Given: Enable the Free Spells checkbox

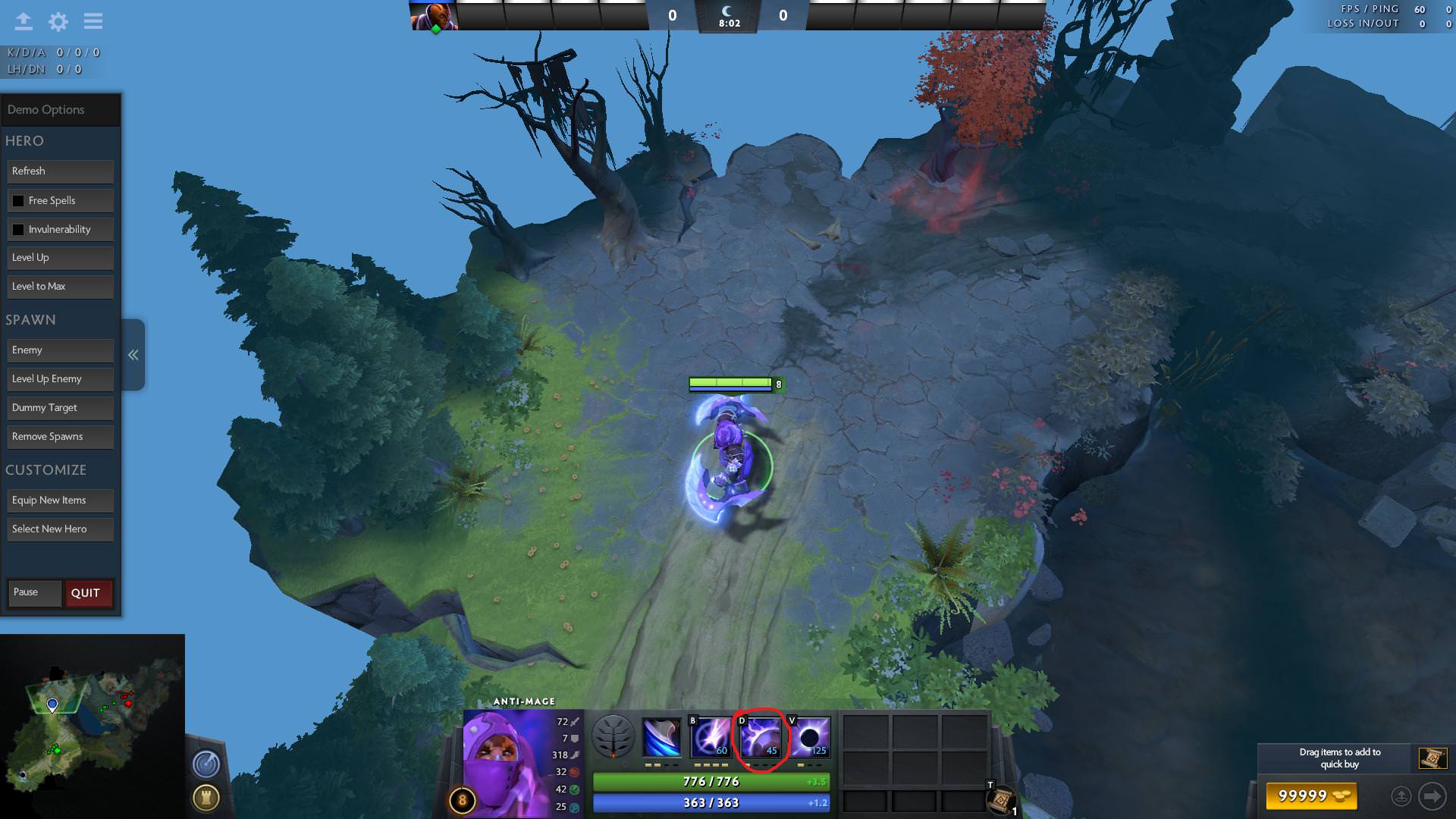Looking at the screenshot, I should tap(17, 200).
